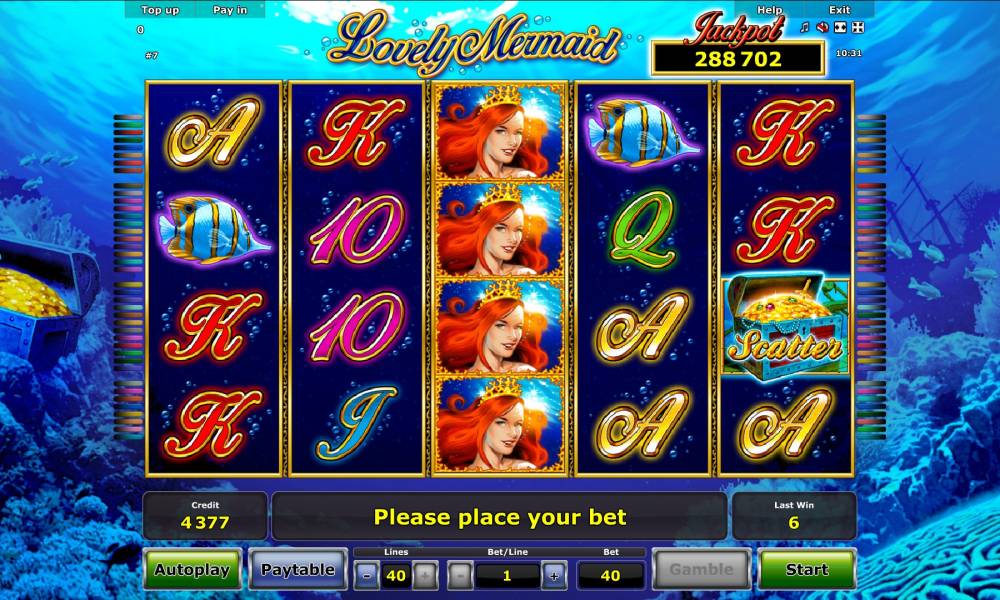Toggle the music note icon
Screen dimensions: 1000x600
(805, 28)
